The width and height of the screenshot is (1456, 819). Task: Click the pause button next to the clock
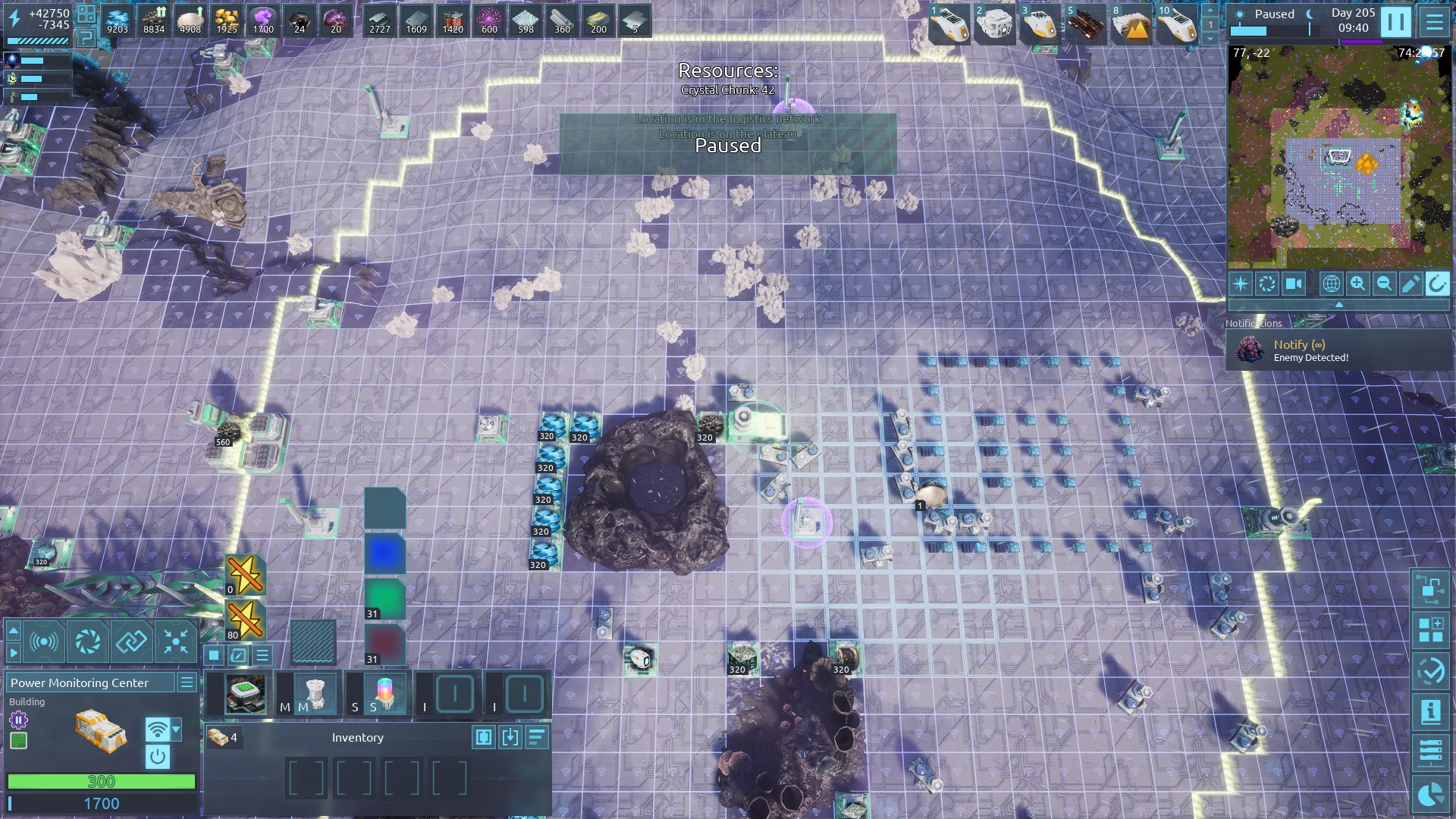tap(1395, 22)
